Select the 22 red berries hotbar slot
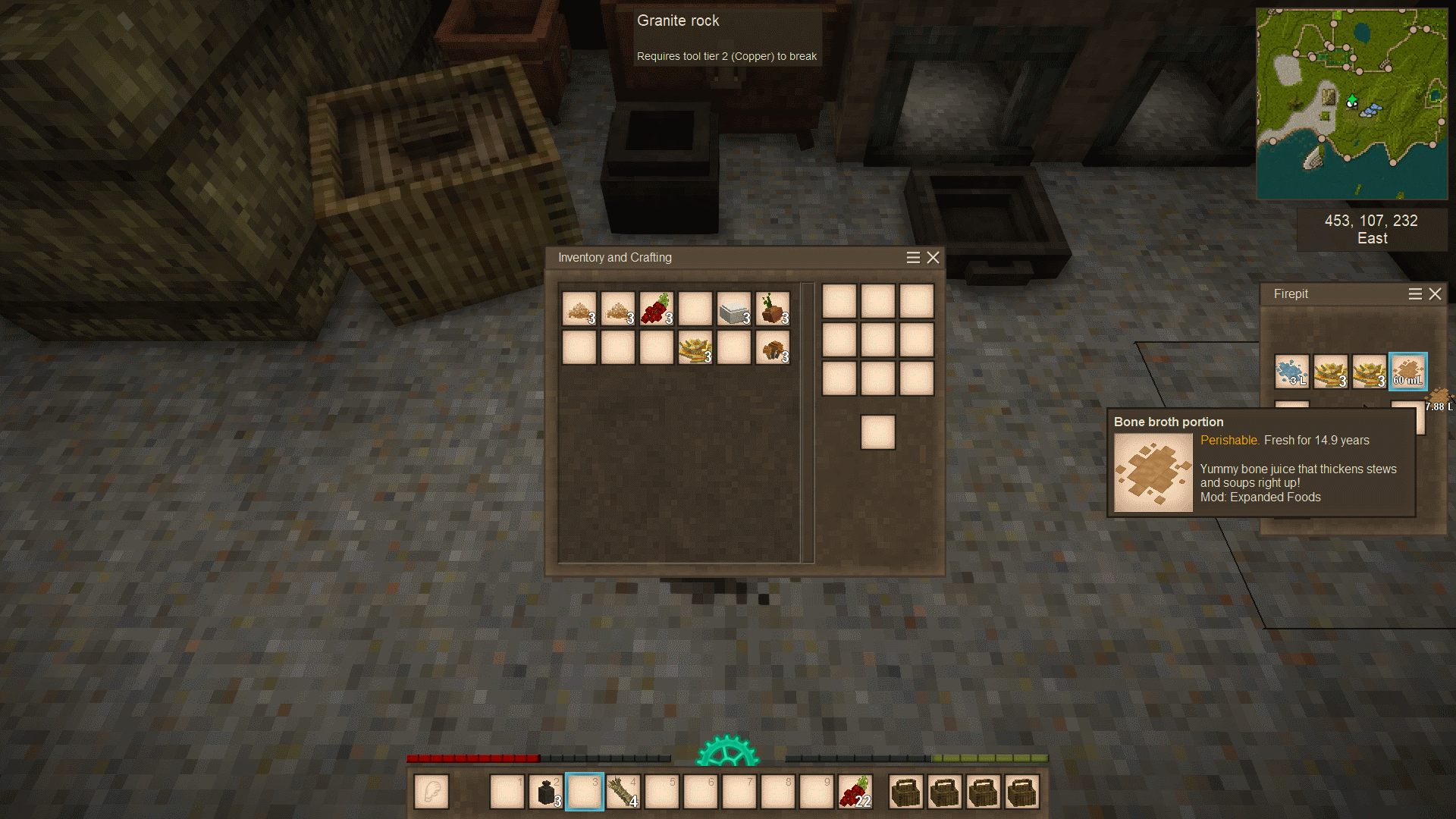 coord(855,792)
